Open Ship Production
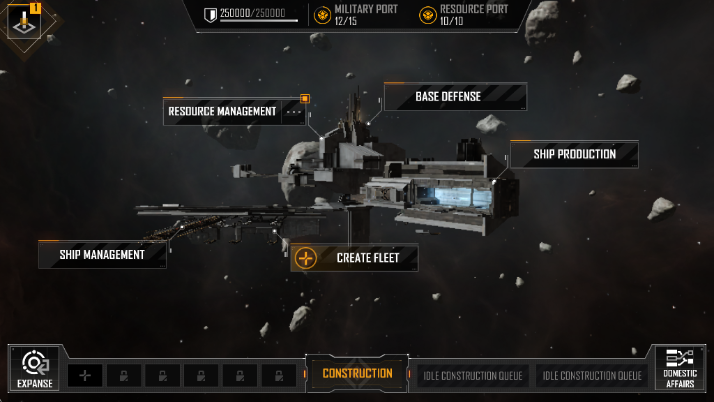Screen dimensions: 714x402 [573, 154]
